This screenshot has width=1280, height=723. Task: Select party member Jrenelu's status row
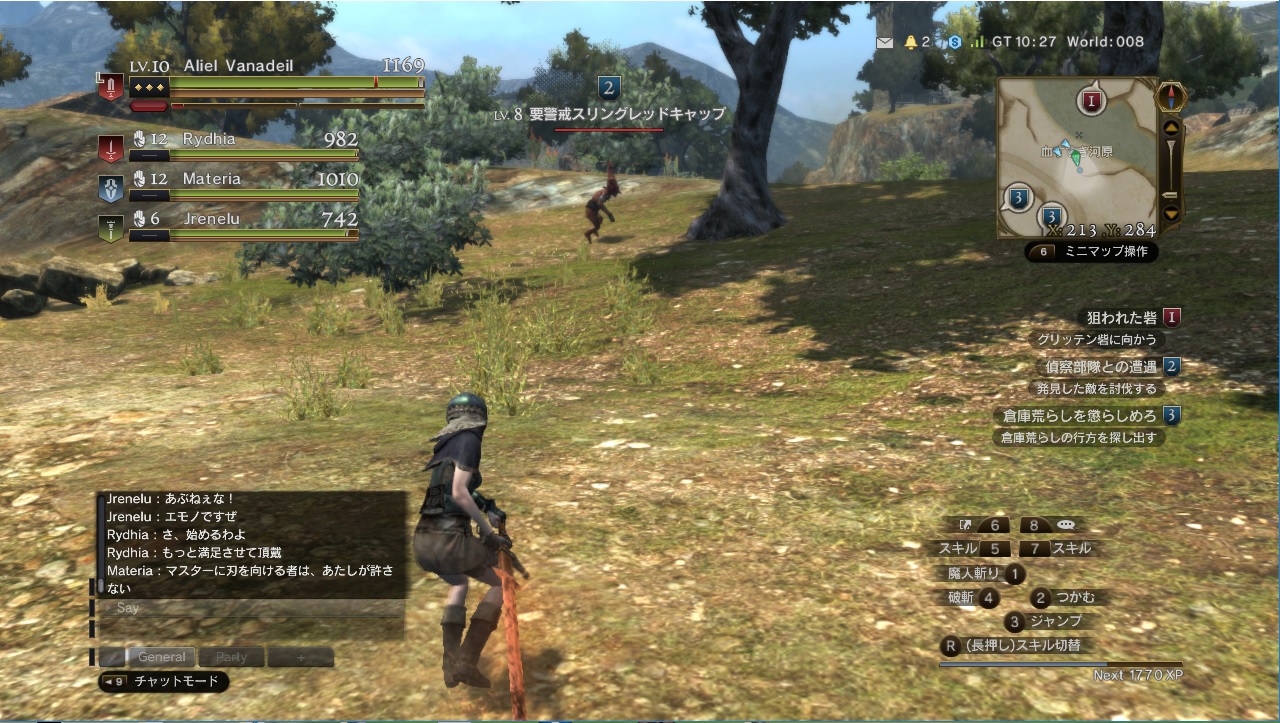[230, 226]
